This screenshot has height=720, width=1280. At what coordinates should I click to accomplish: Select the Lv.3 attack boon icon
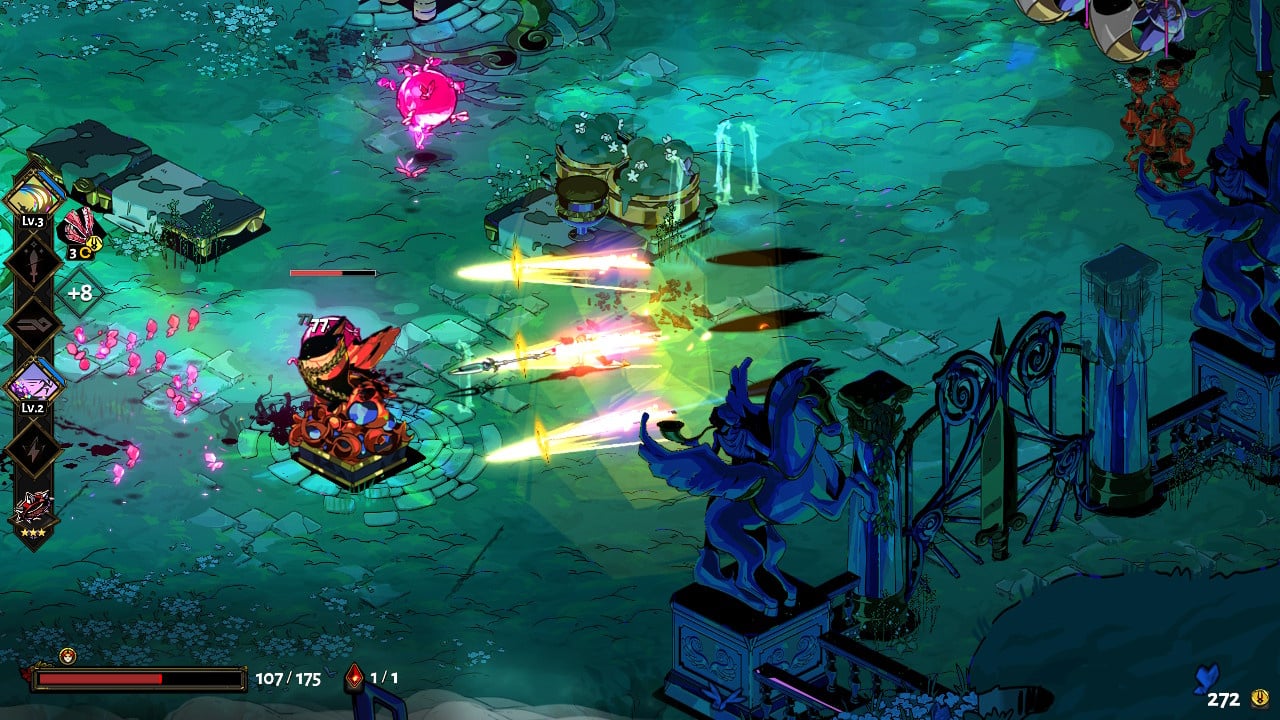(x=33, y=198)
